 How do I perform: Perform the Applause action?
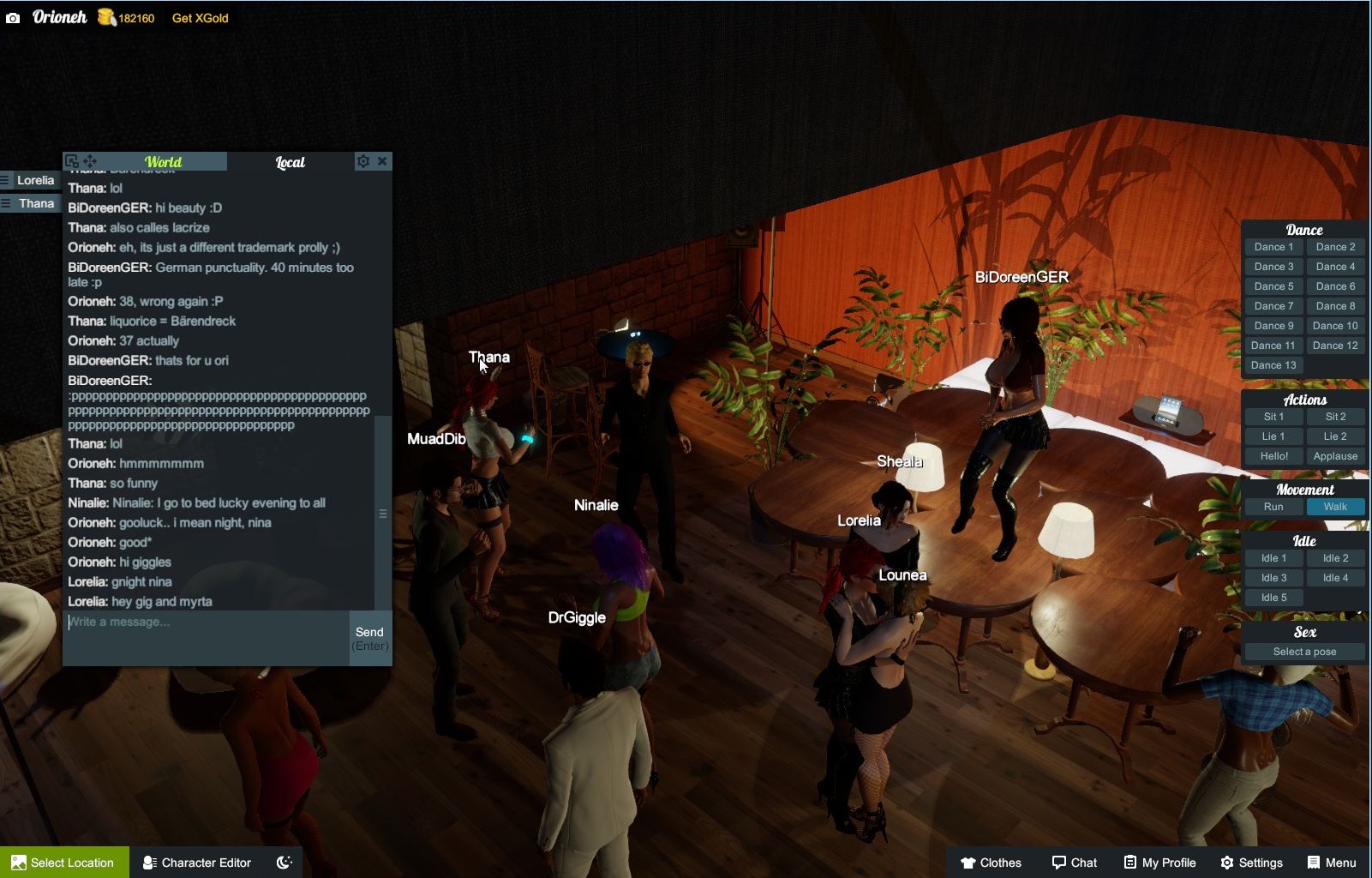1335,455
